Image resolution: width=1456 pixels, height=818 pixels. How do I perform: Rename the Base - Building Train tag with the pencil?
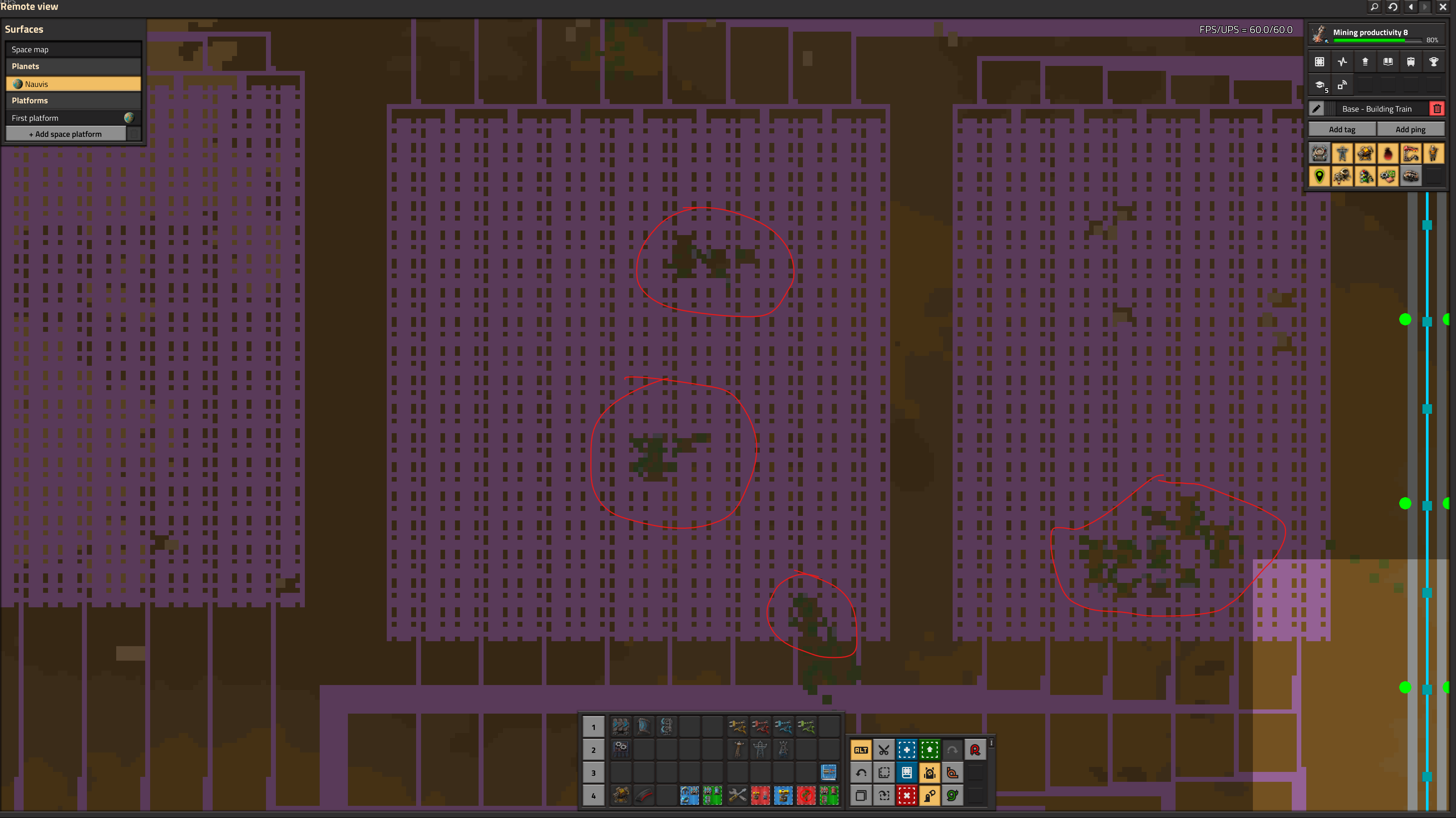tap(1318, 108)
